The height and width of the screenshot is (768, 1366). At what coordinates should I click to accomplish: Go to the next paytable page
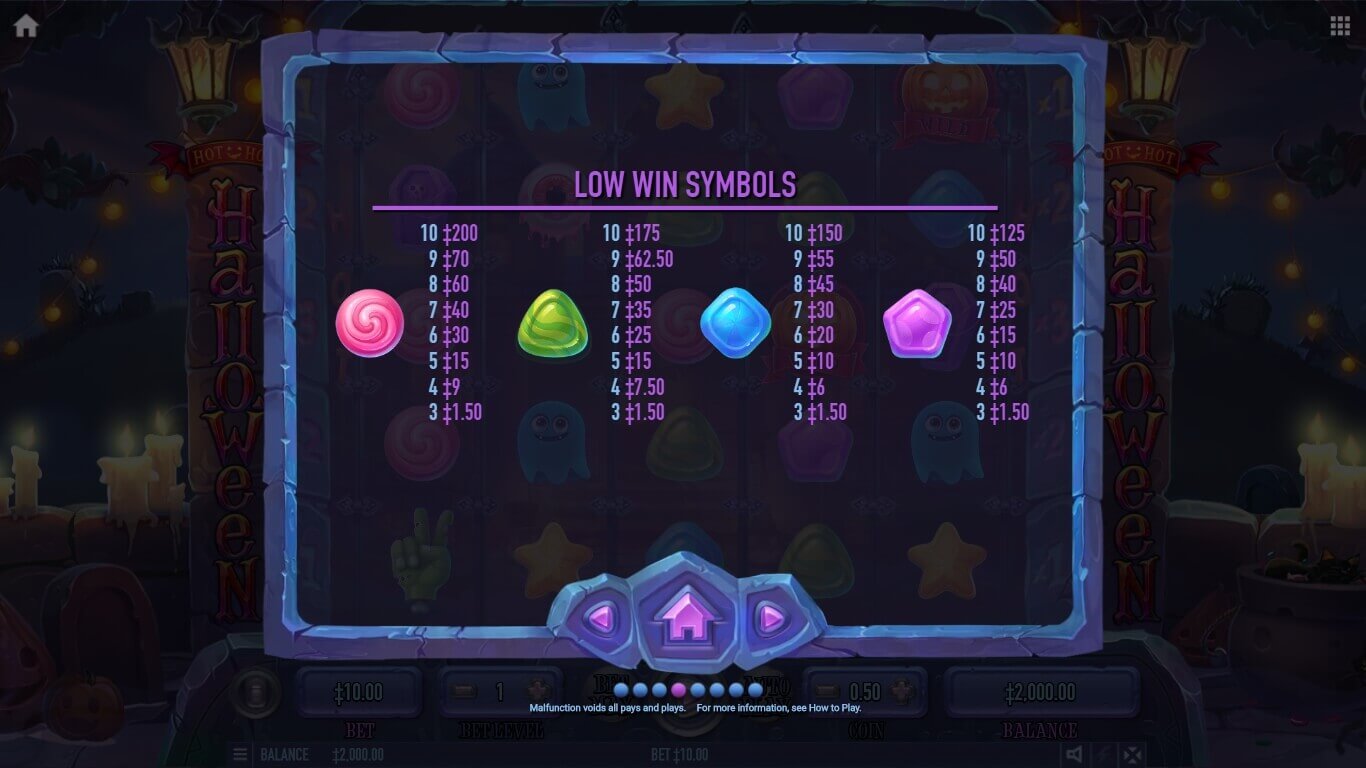[x=770, y=619]
